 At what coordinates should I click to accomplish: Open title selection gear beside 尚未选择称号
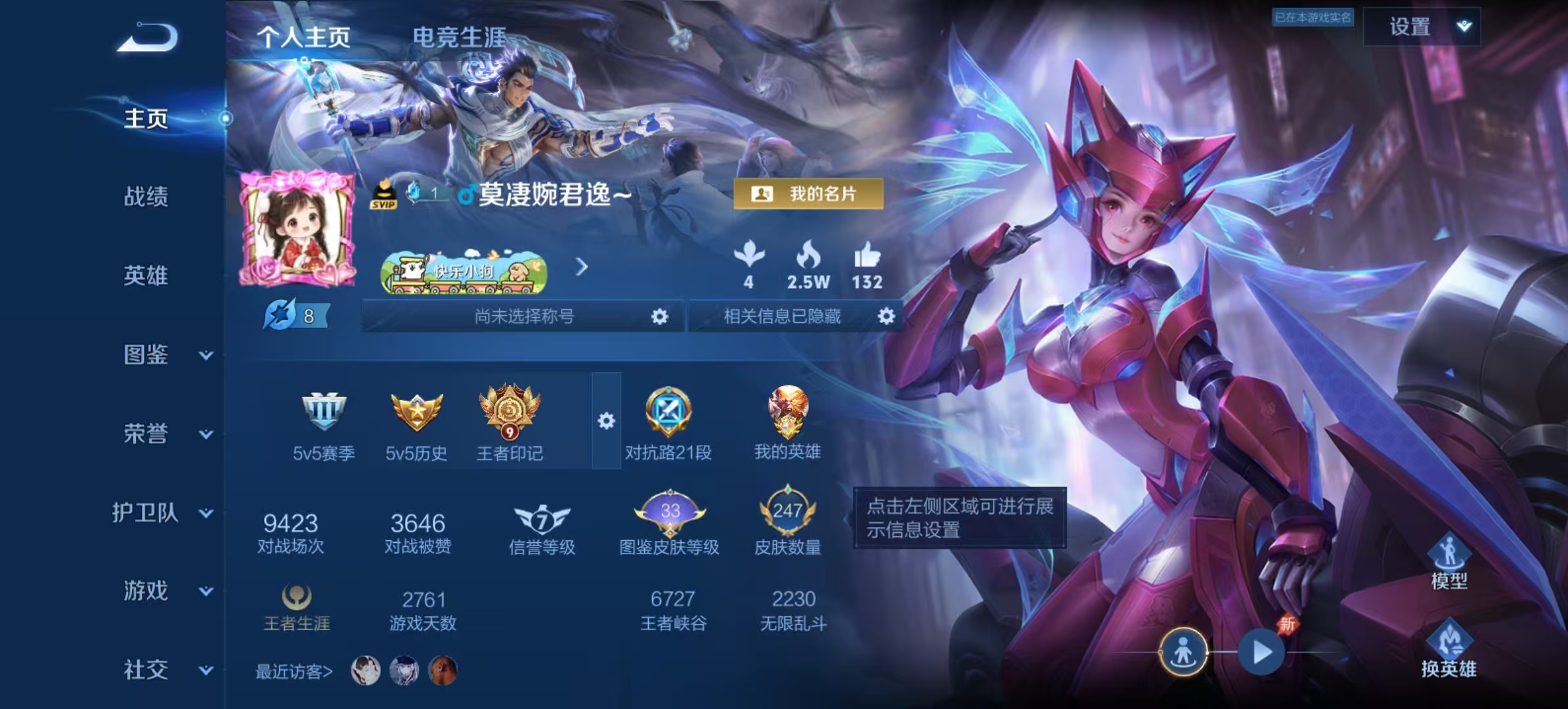[659, 317]
